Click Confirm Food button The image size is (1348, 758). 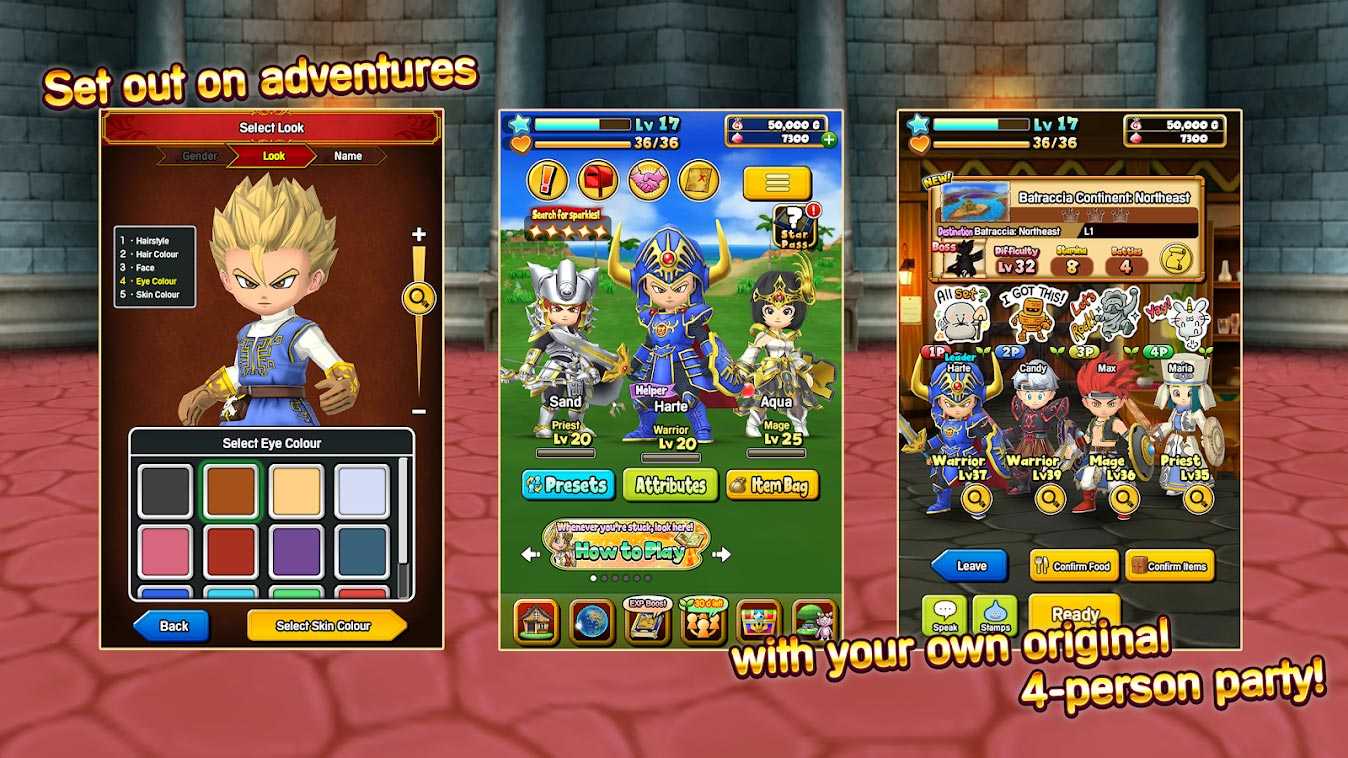tap(1074, 566)
